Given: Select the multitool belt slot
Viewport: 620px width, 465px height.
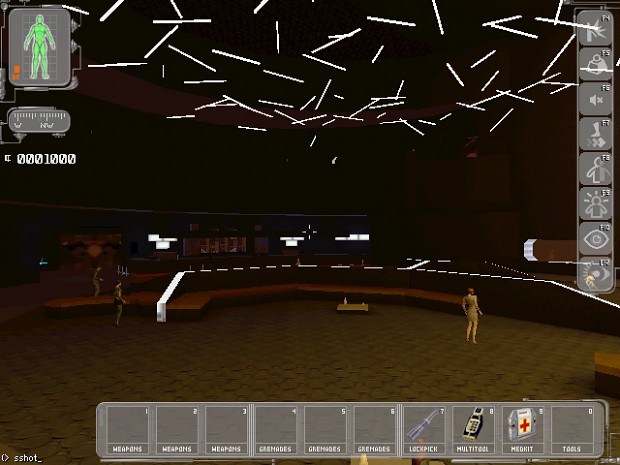Looking at the screenshot, I should coord(476,430).
